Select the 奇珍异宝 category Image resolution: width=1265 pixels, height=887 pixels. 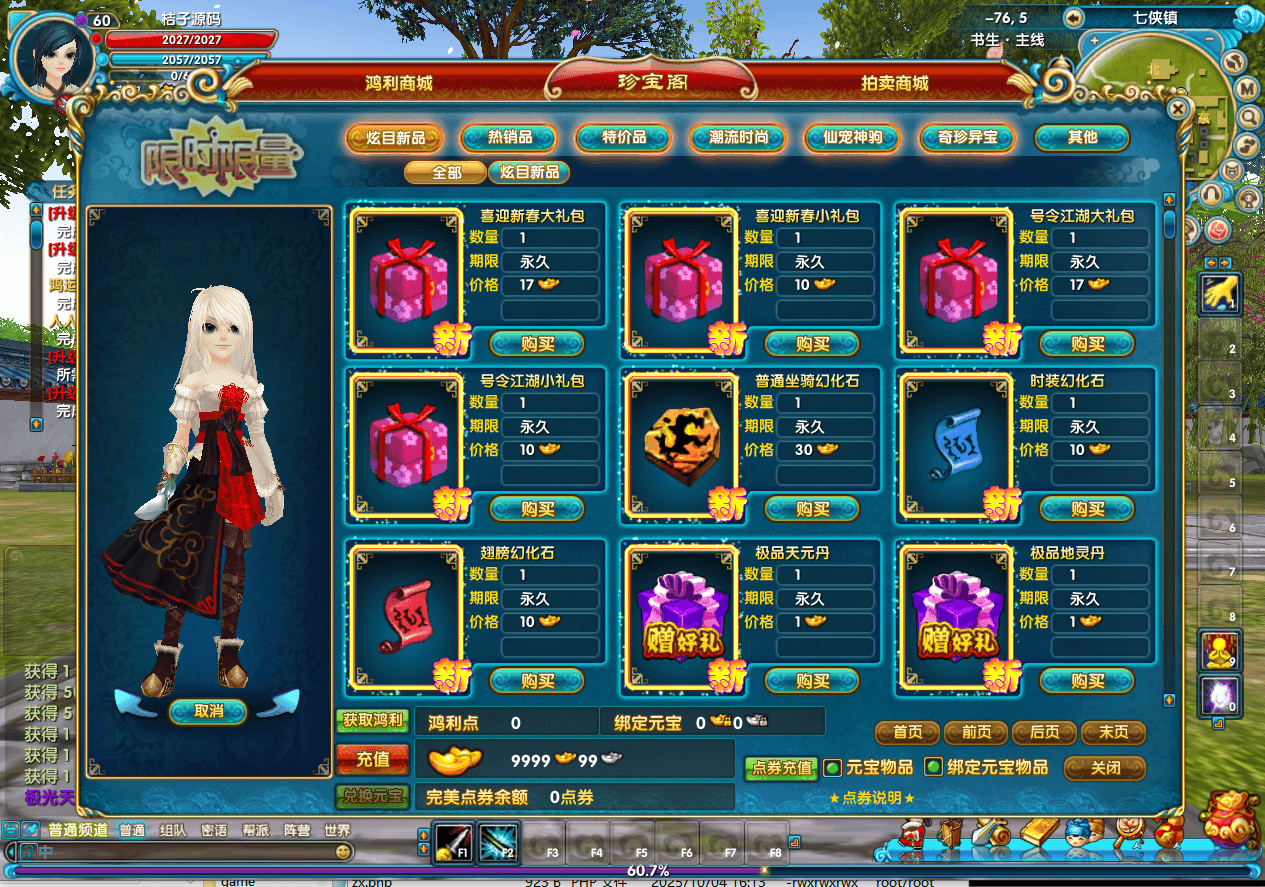(967, 138)
